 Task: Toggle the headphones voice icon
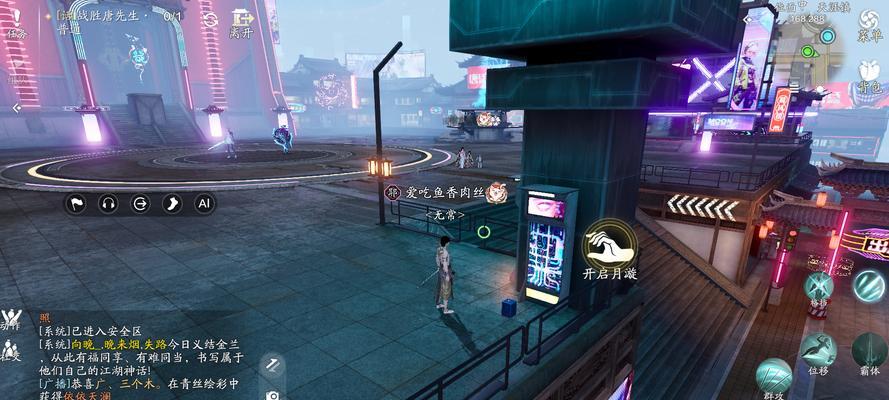click(108, 203)
